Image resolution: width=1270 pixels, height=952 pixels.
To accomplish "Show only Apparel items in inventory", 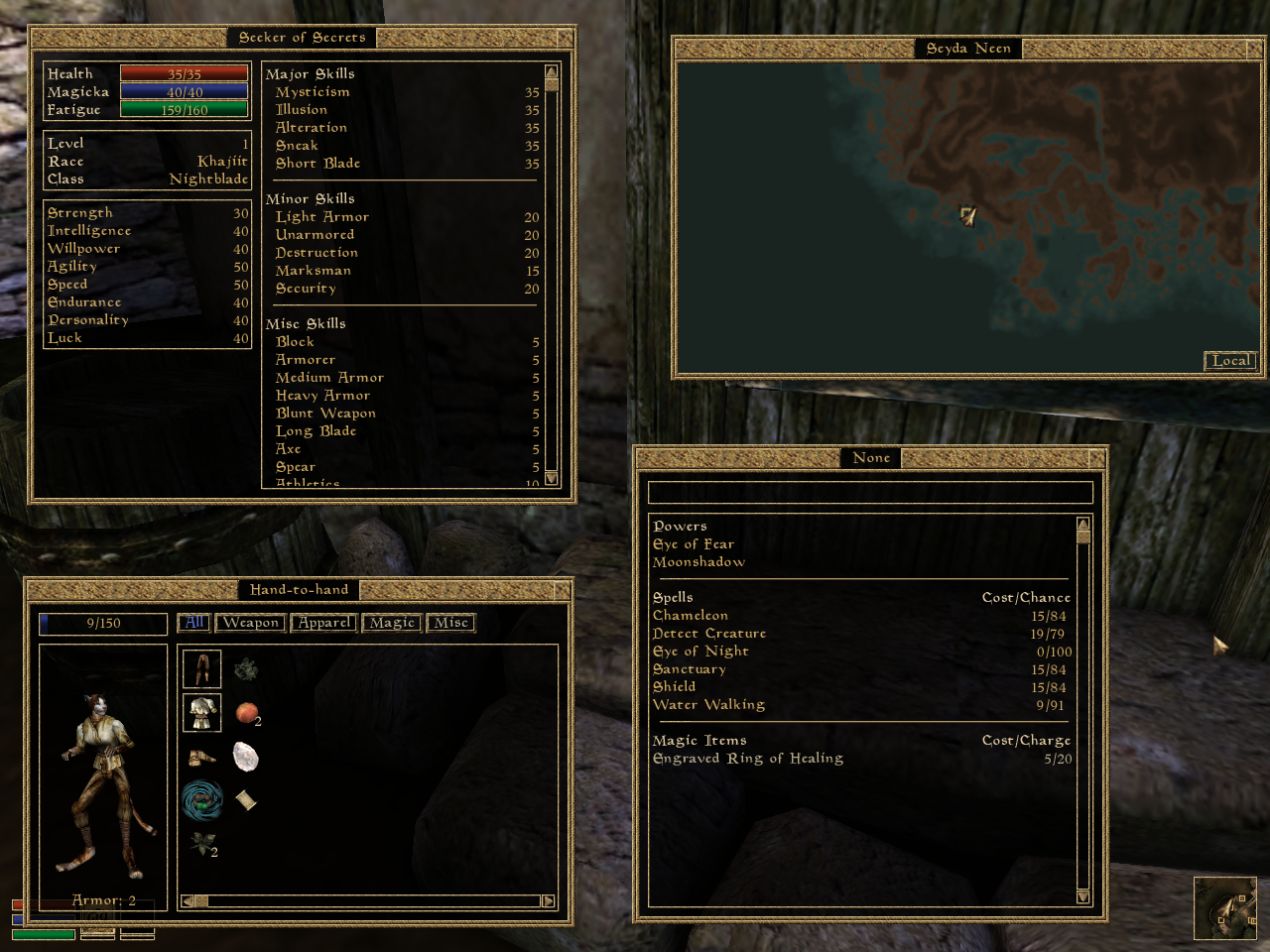I will tap(323, 623).
